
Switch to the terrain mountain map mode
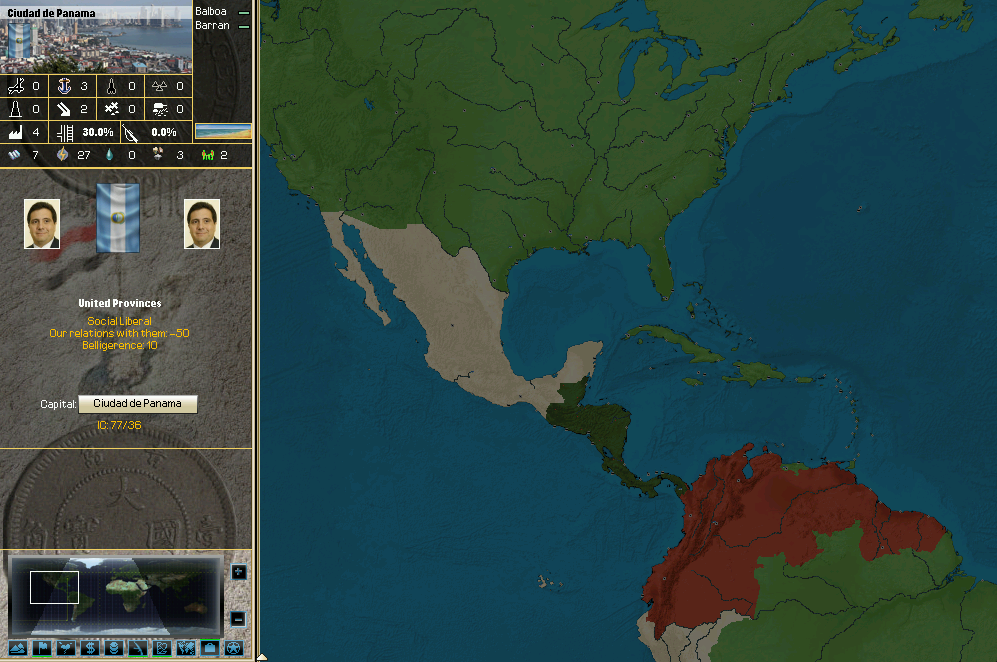coord(17,648)
